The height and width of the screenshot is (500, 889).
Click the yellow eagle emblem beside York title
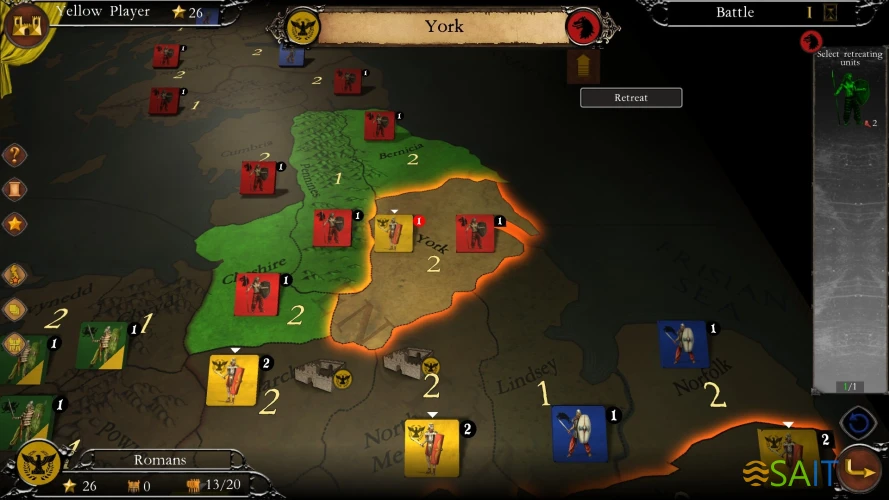click(302, 27)
